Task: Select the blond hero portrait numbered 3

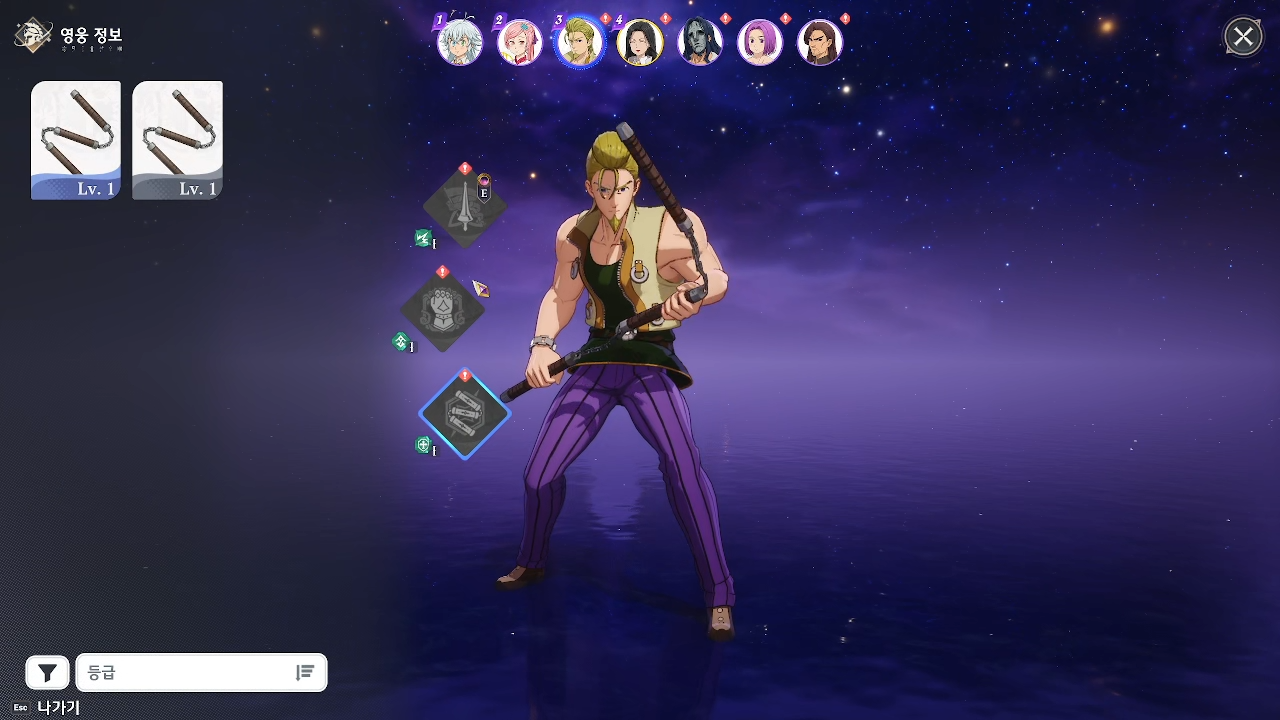Action: click(x=580, y=43)
